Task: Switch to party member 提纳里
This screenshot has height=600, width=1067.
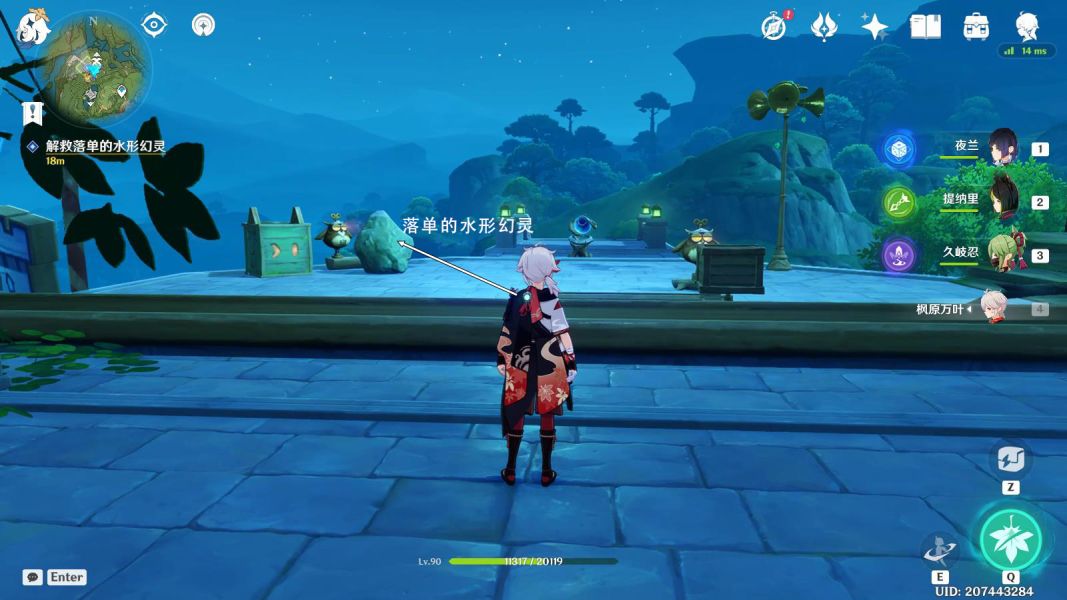Action: [x=1001, y=201]
